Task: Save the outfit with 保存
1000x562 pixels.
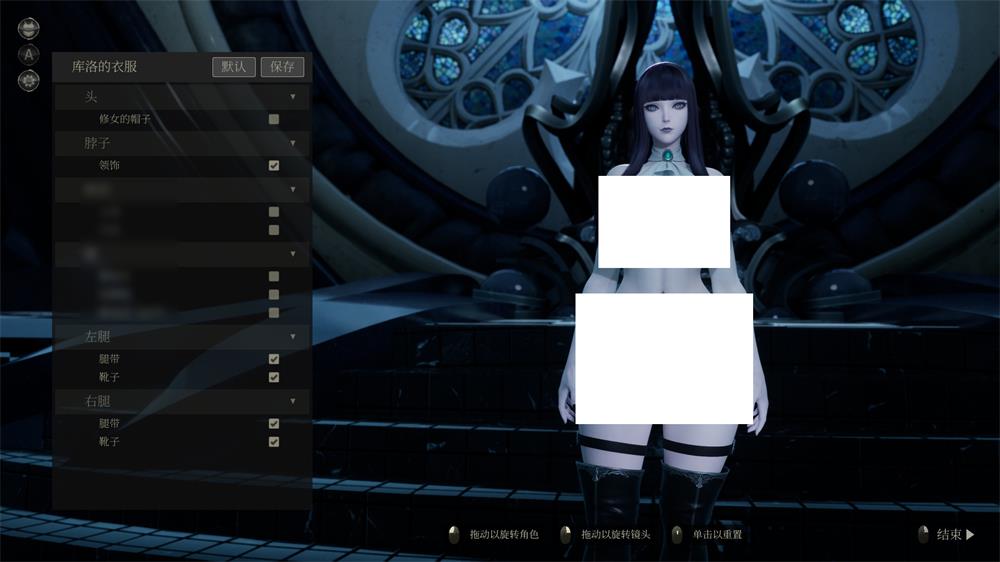Action: coord(282,67)
